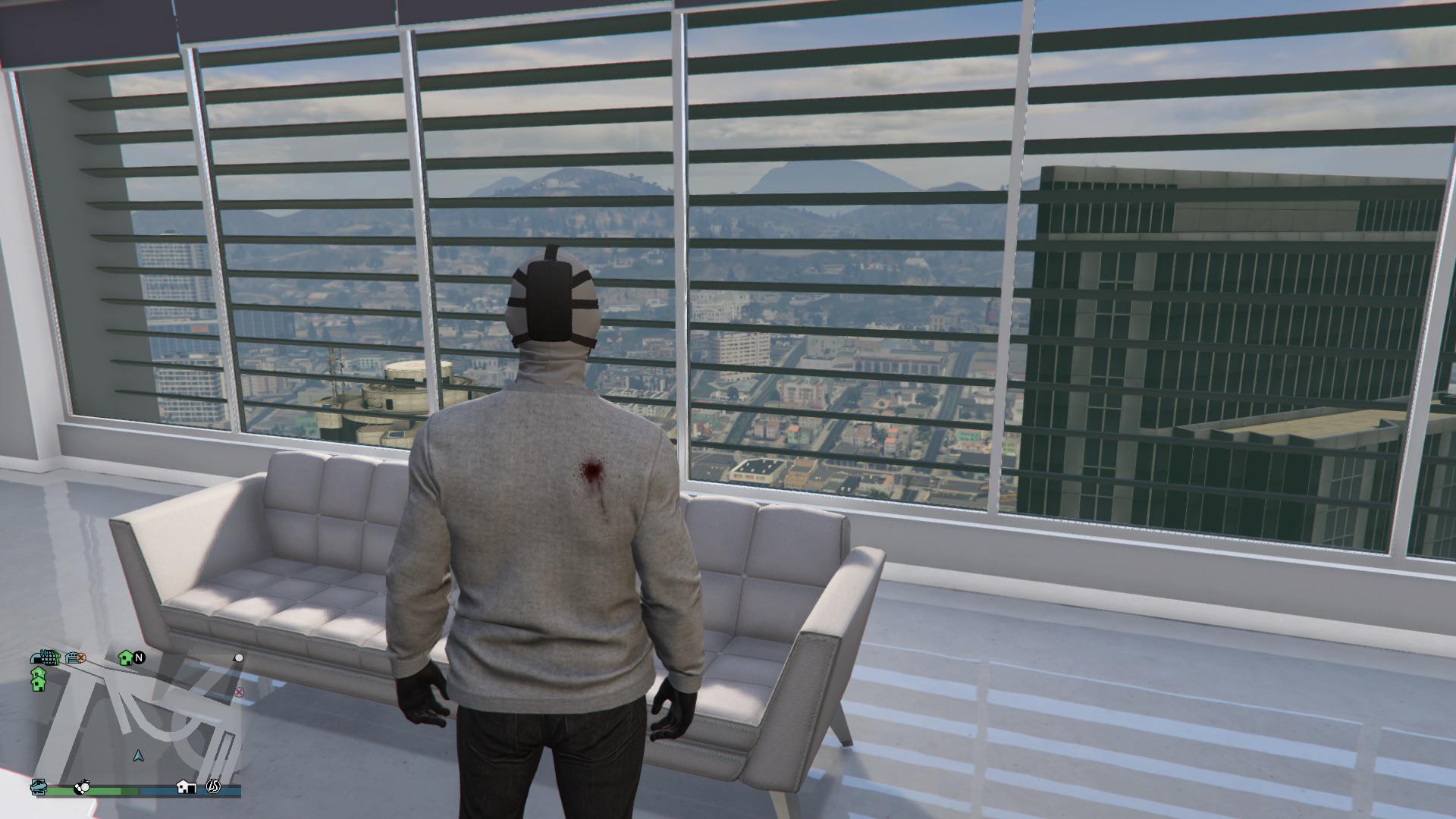Click the black N compass marker on the minimap
Image resolution: width=1456 pixels, height=819 pixels.
point(139,657)
